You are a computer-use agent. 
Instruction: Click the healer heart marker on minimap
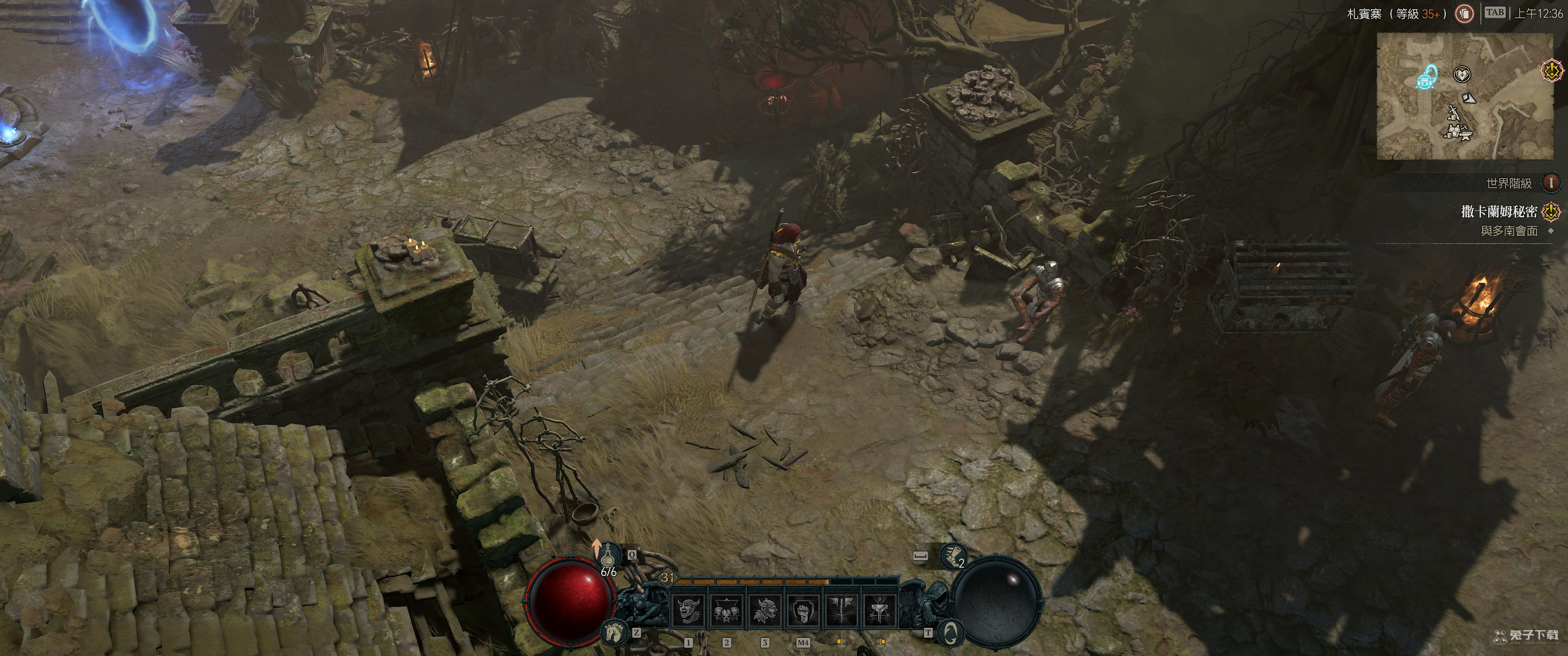(1461, 74)
